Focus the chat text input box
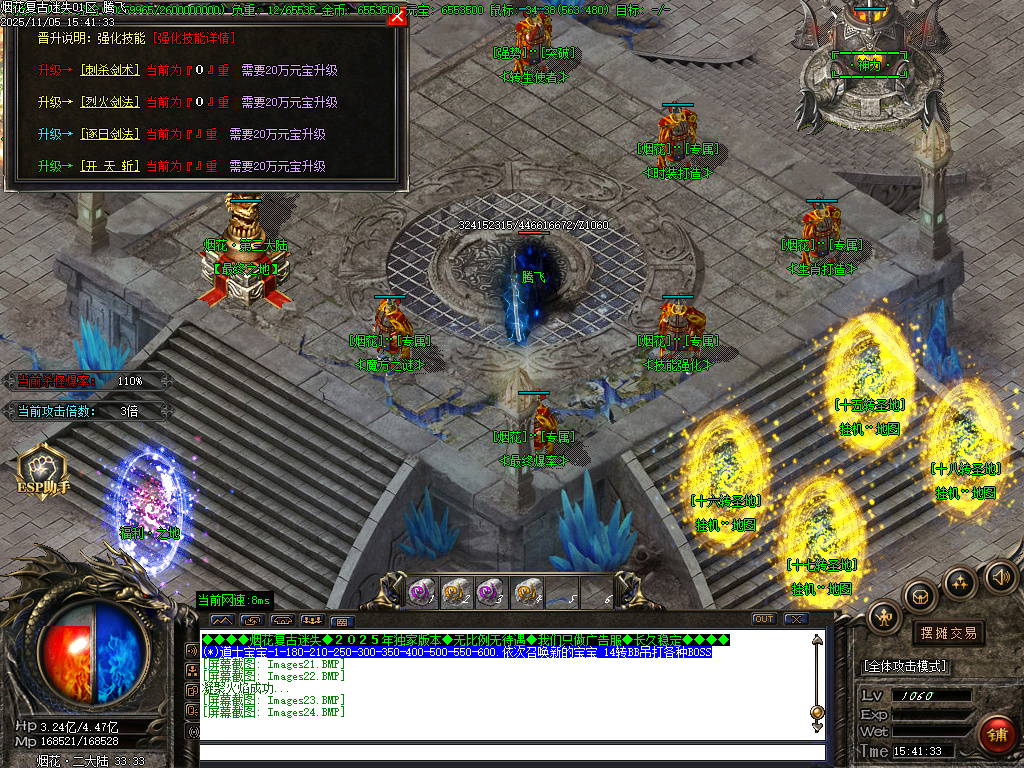Viewport: 1024px width, 768px height. point(512,752)
